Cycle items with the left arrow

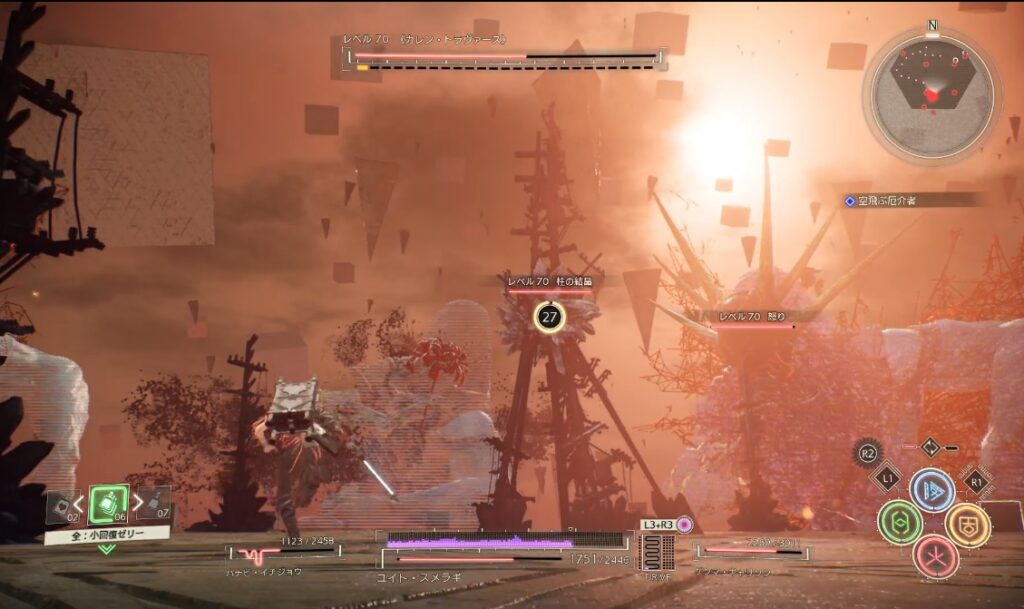click(x=80, y=503)
